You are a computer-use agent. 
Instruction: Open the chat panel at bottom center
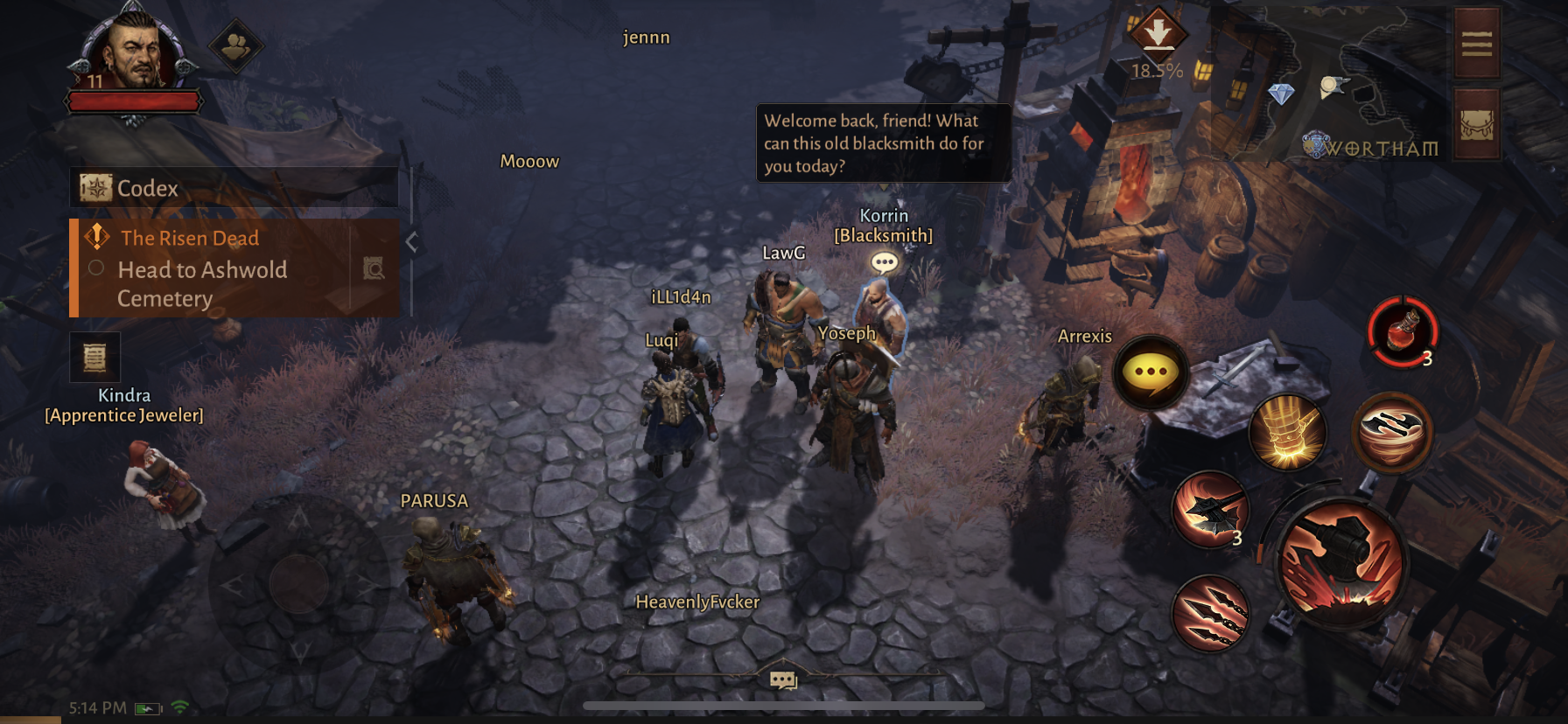(x=783, y=679)
